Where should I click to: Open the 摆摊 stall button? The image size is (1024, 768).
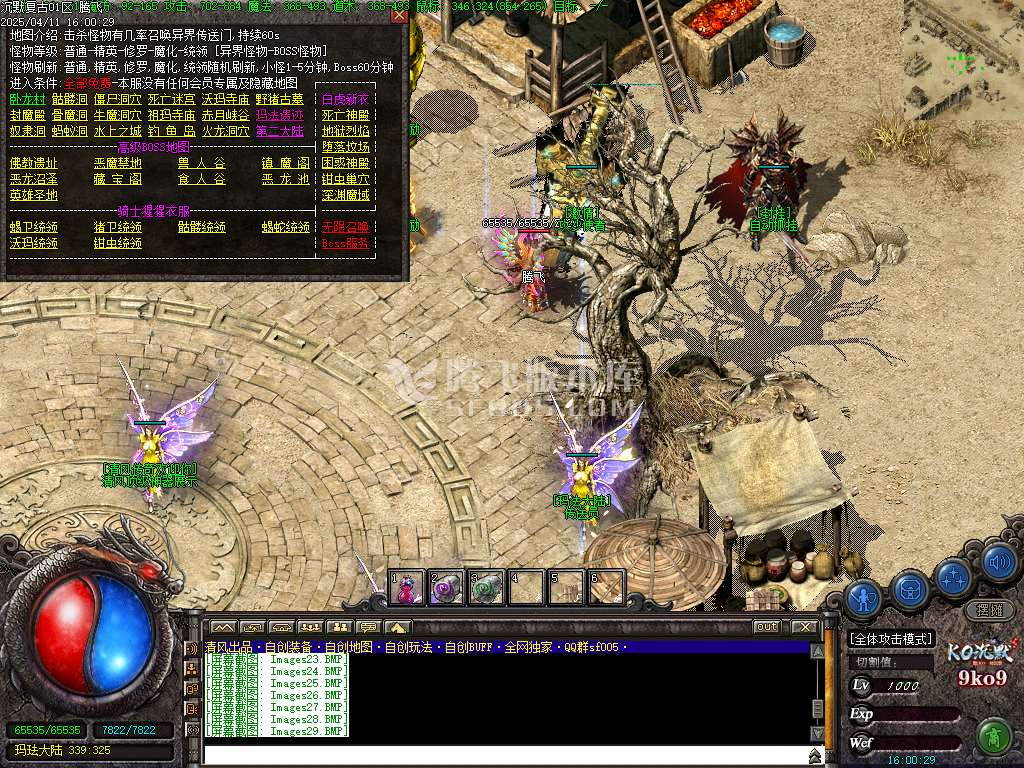(989, 609)
